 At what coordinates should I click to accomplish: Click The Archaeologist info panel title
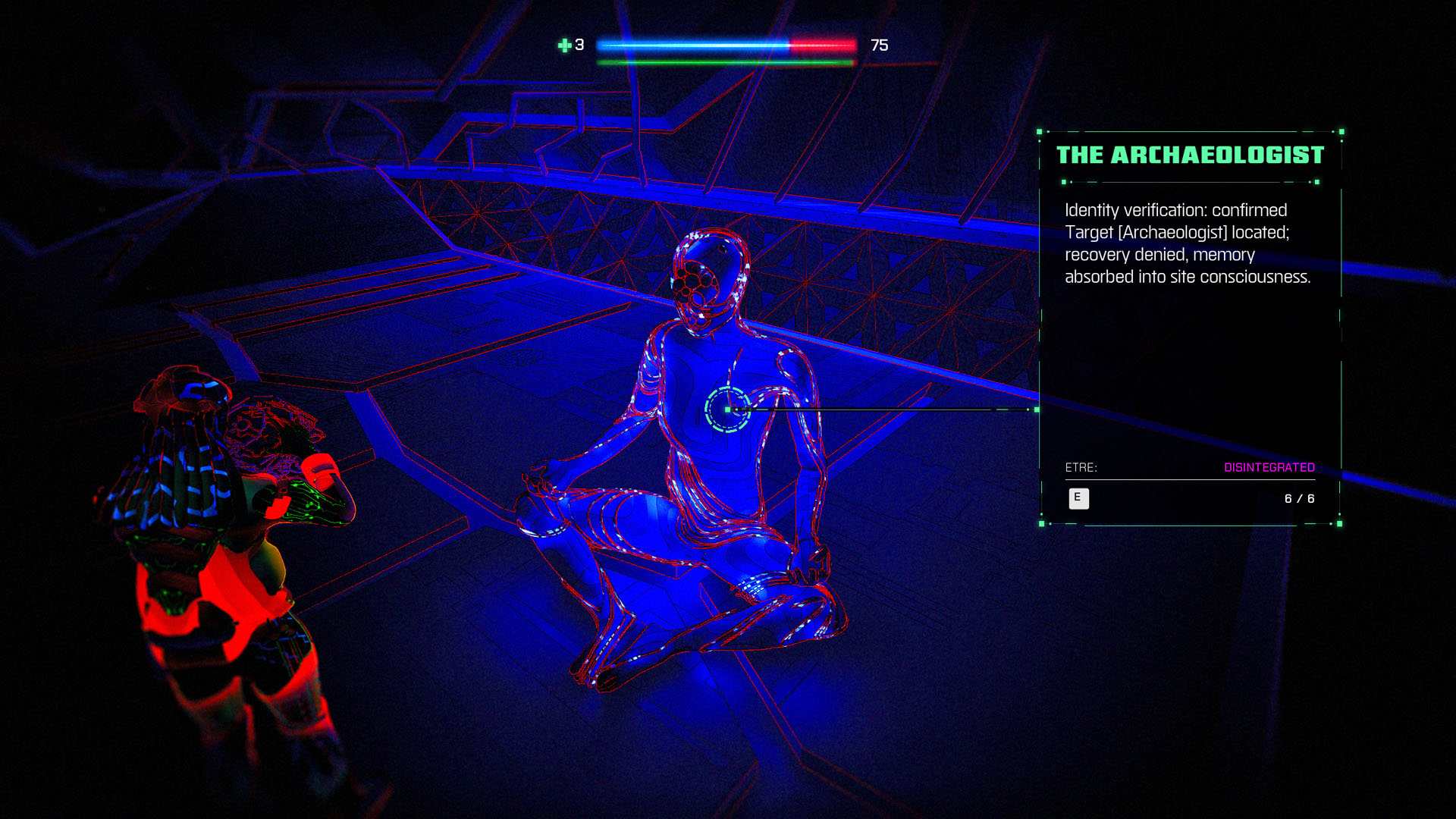pyautogui.click(x=1190, y=155)
